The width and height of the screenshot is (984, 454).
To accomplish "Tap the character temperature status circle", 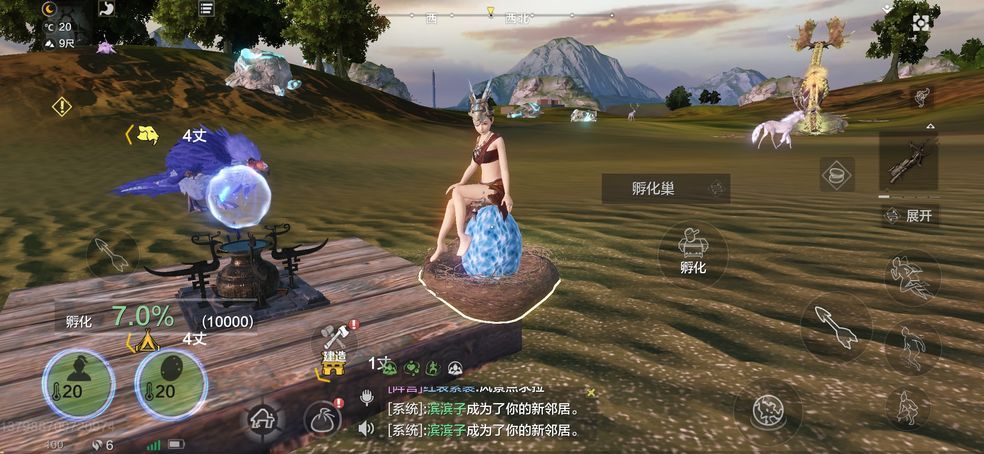I will coord(77,383).
